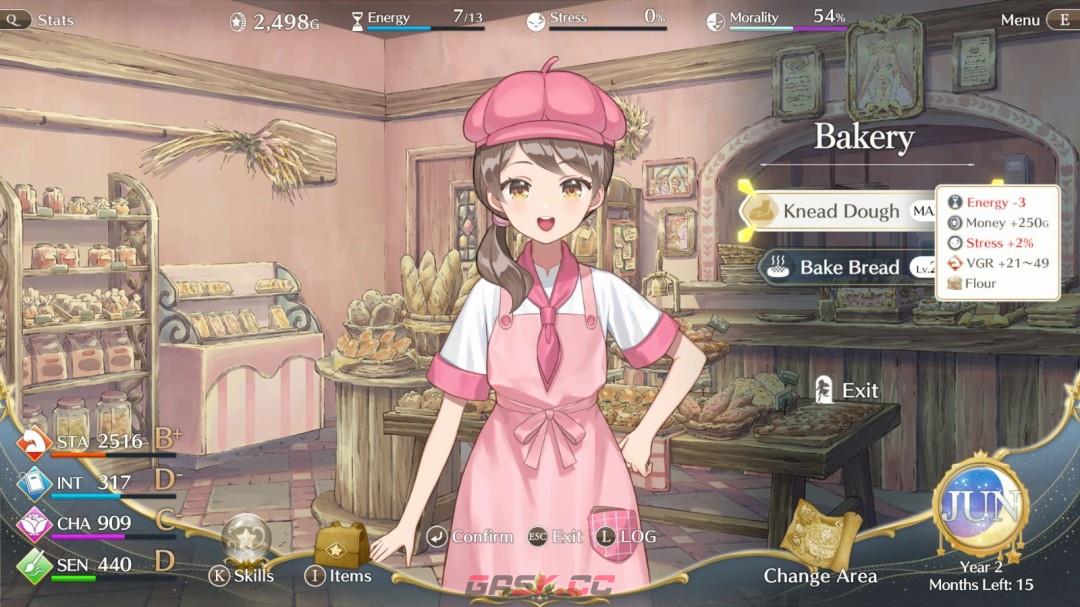Open the Change Area map
The width and height of the screenshot is (1080, 607).
tap(820, 540)
